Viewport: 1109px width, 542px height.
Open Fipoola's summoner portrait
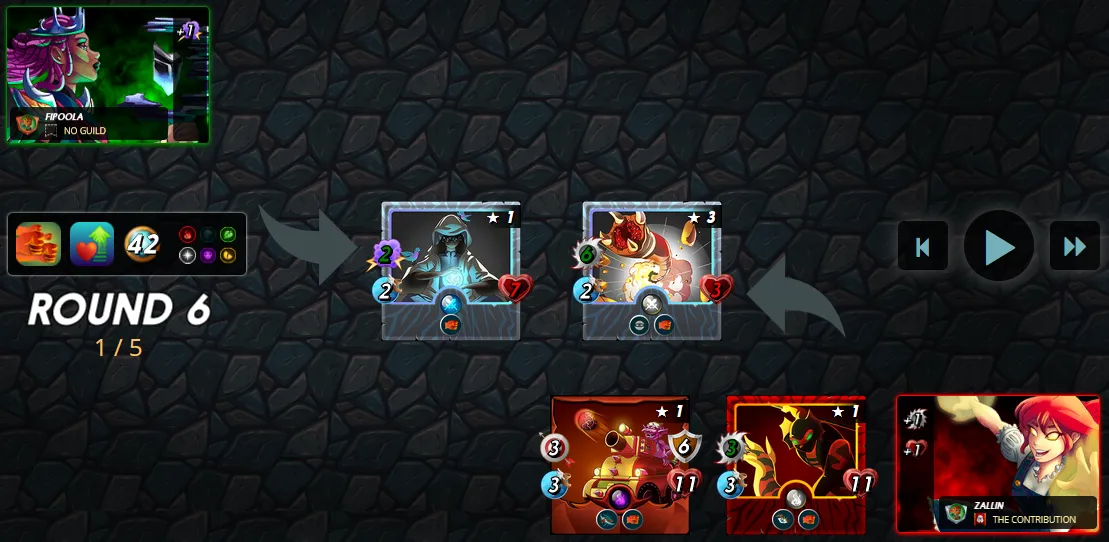[x=108, y=75]
